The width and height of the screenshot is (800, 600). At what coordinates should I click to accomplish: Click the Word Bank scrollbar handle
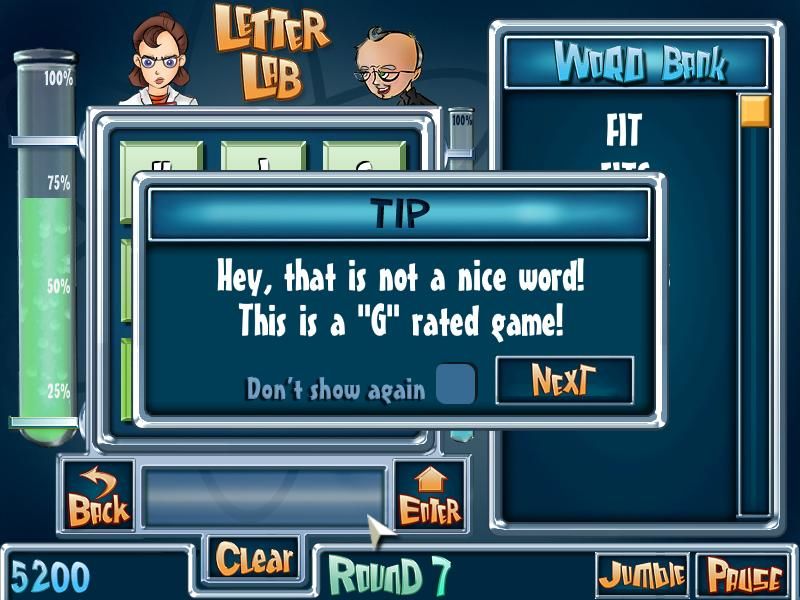click(x=754, y=110)
